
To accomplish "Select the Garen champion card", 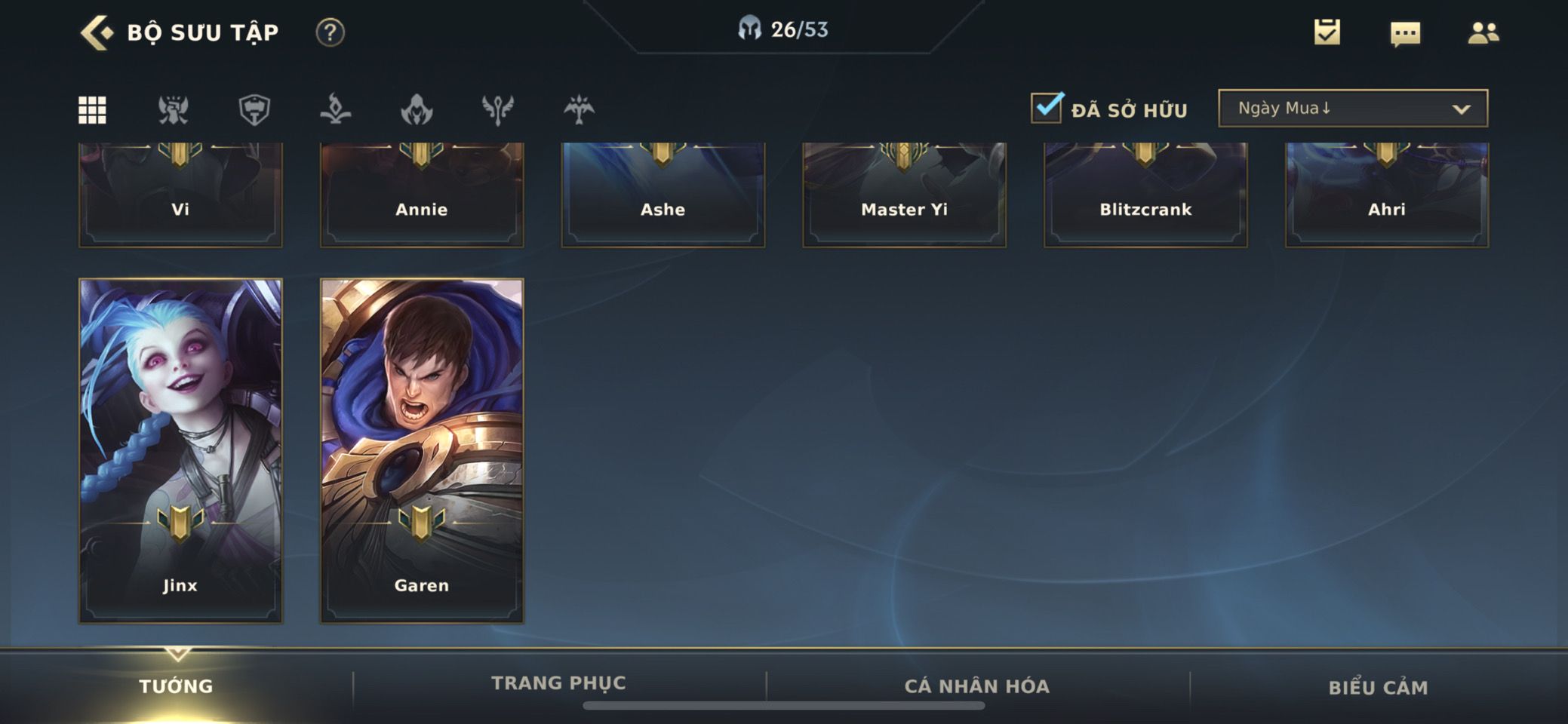I will pyautogui.click(x=422, y=450).
